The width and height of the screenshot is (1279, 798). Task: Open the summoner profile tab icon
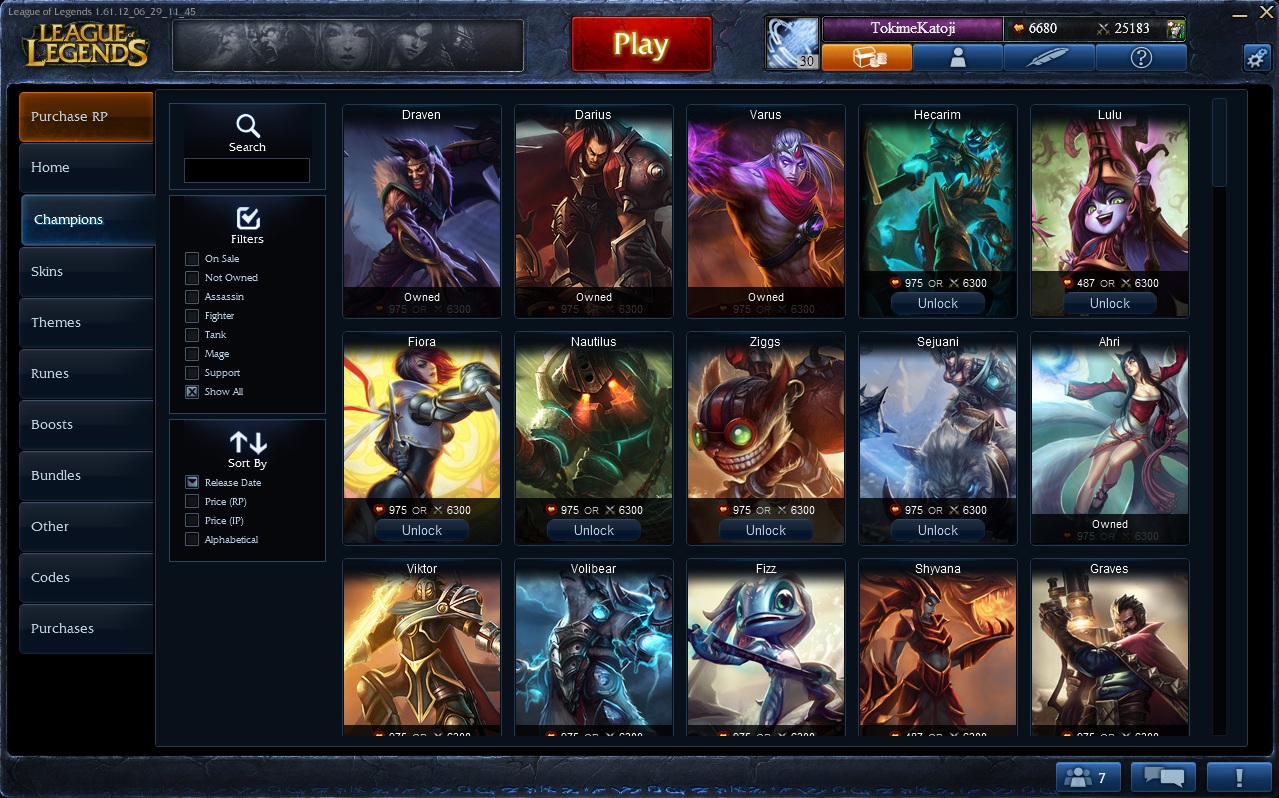958,58
